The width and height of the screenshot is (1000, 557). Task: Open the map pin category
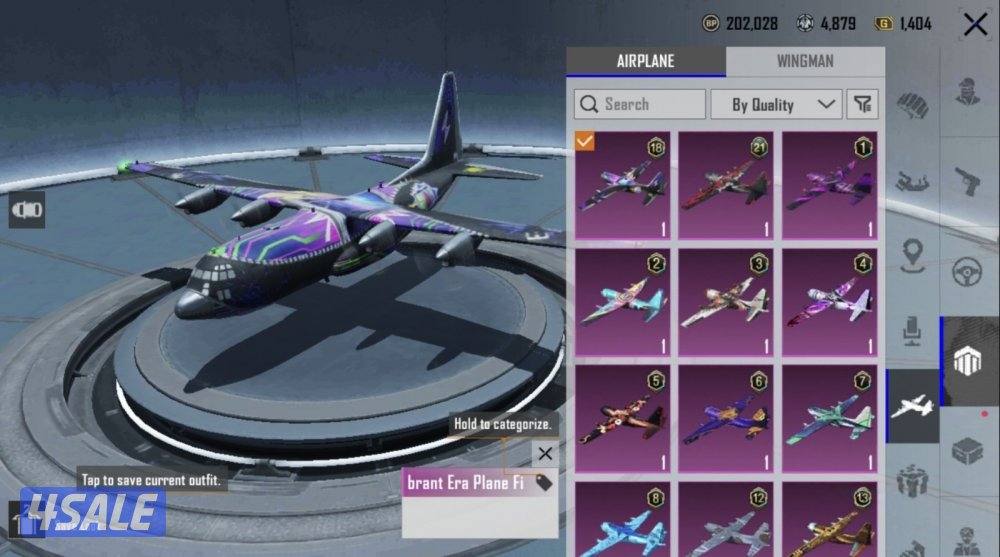(910, 255)
